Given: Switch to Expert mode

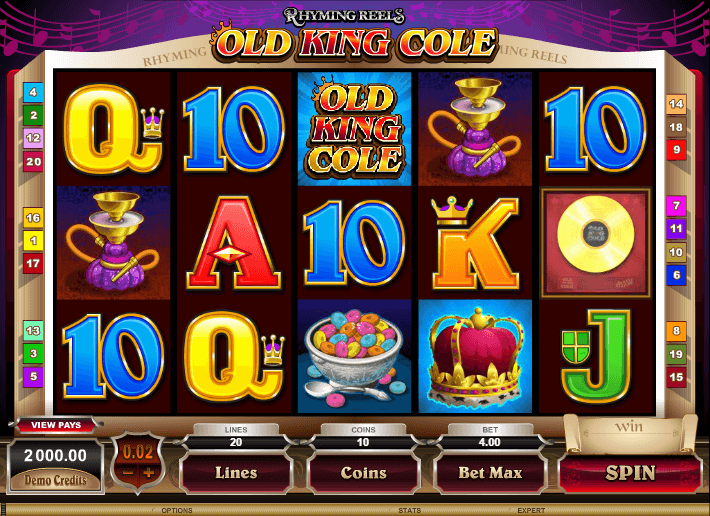Looking at the screenshot, I should click(530, 510).
